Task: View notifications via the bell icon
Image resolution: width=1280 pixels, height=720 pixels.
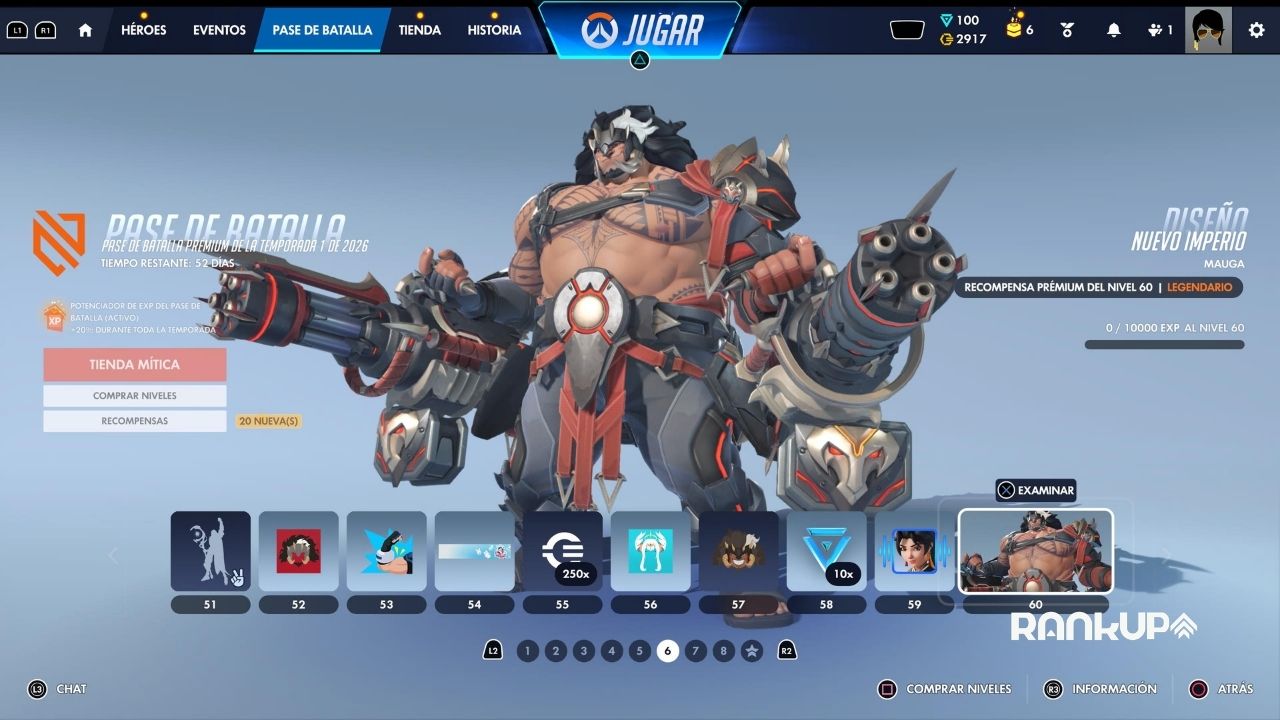Action: 1113,30
